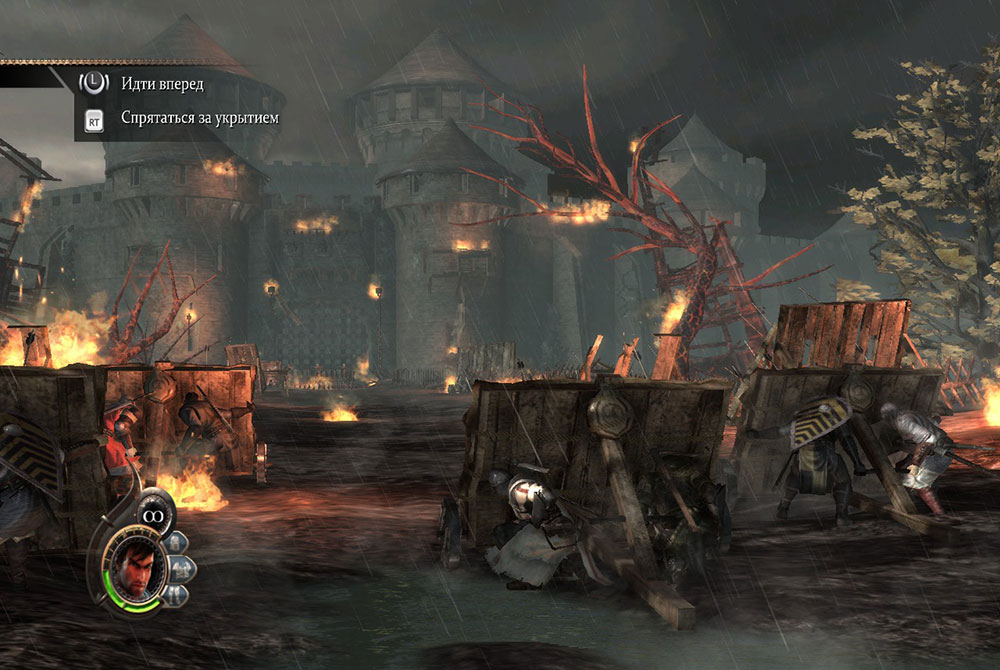Select the chest armor status icon
The height and width of the screenshot is (670, 1000).
pos(183,568)
